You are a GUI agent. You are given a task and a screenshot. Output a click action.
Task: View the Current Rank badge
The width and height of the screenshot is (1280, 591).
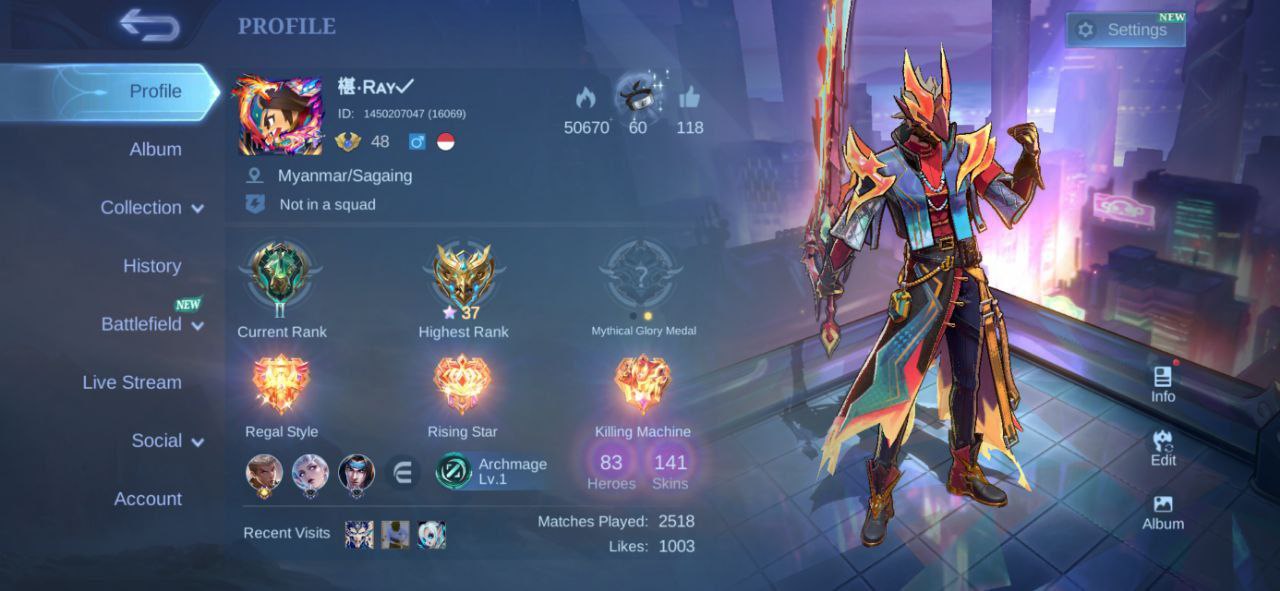[281, 275]
